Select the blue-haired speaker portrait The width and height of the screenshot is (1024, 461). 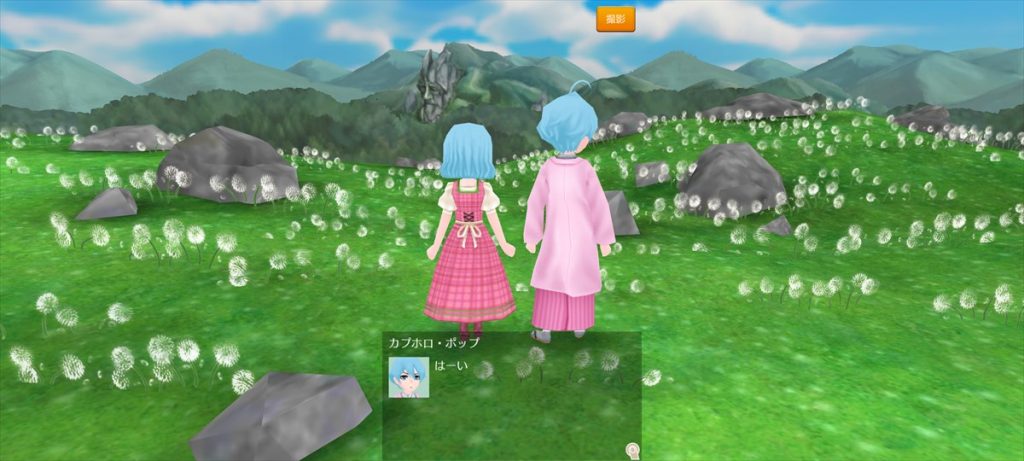[408, 377]
